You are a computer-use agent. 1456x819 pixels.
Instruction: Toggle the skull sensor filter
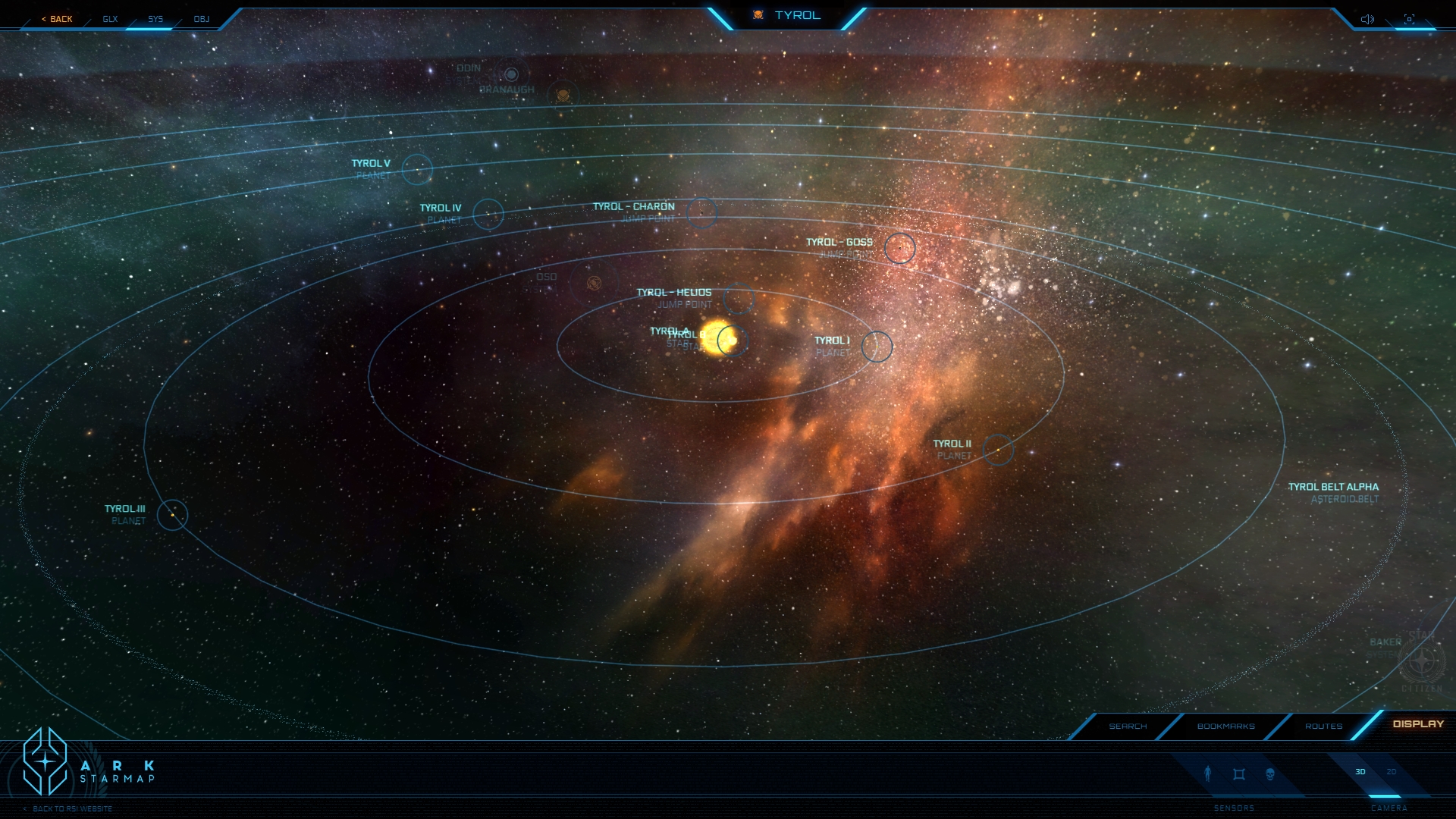coord(1270,773)
